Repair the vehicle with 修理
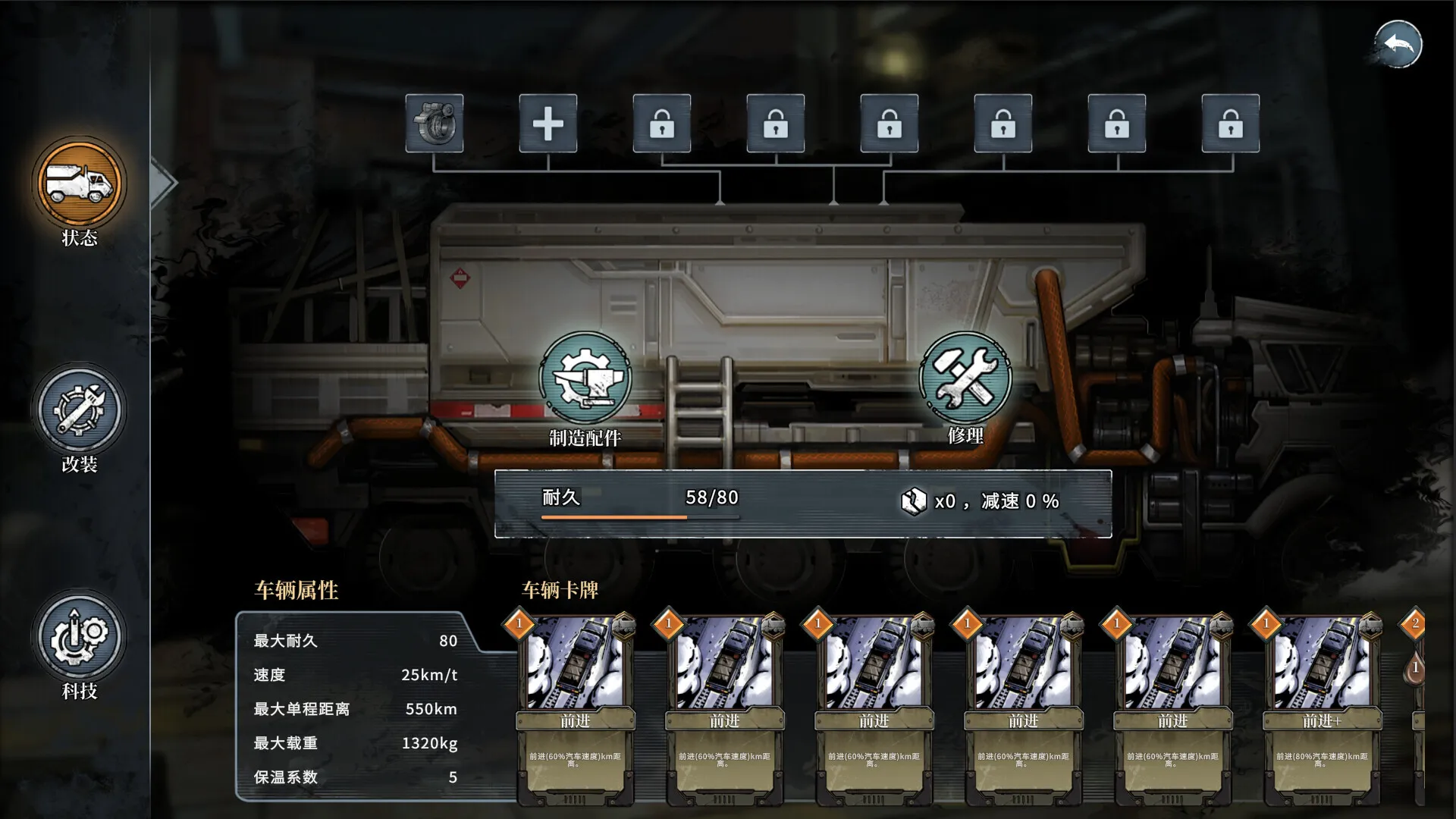The height and width of the screenshot is (819, 1456). 965,378
